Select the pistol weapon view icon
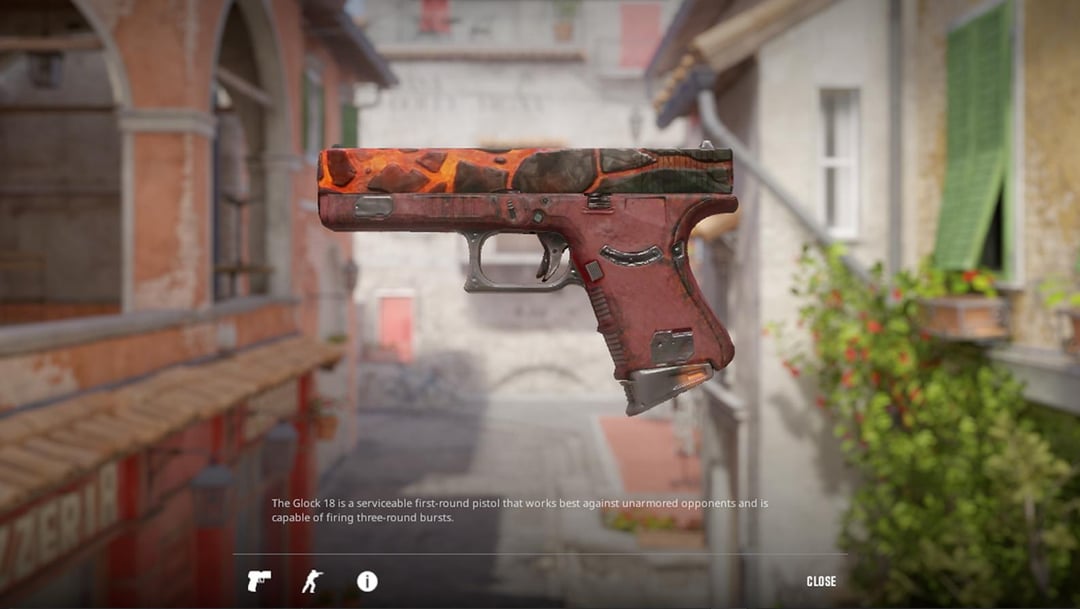 coord(259,581)
